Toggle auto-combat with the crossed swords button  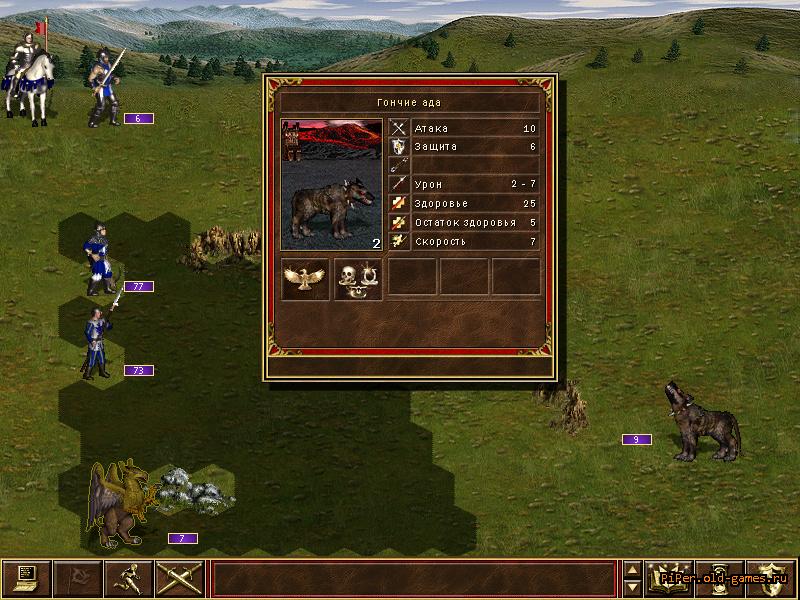coord(180,578)
